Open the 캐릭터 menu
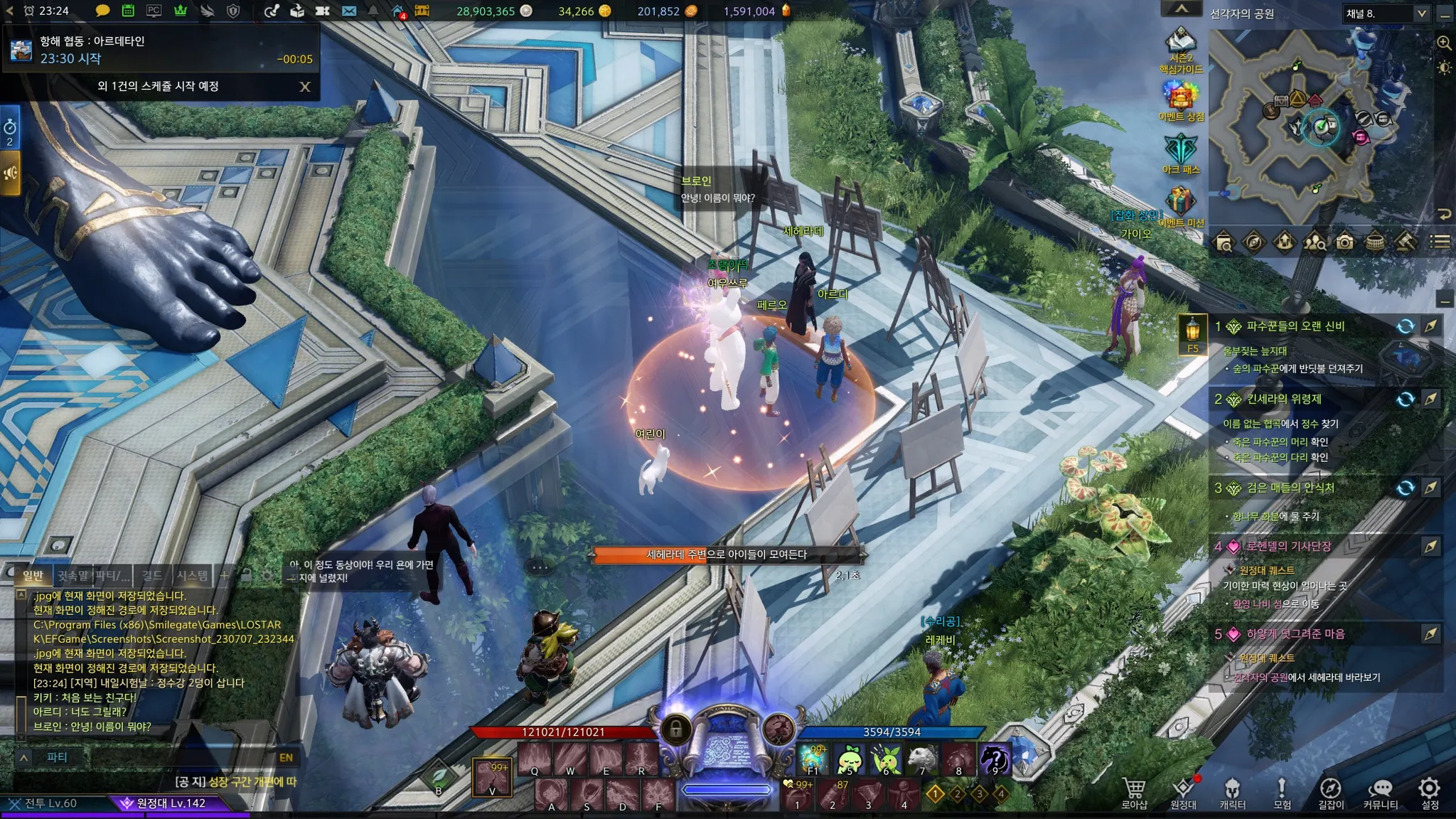1456x819 pixels. (x=1232, y=793)
